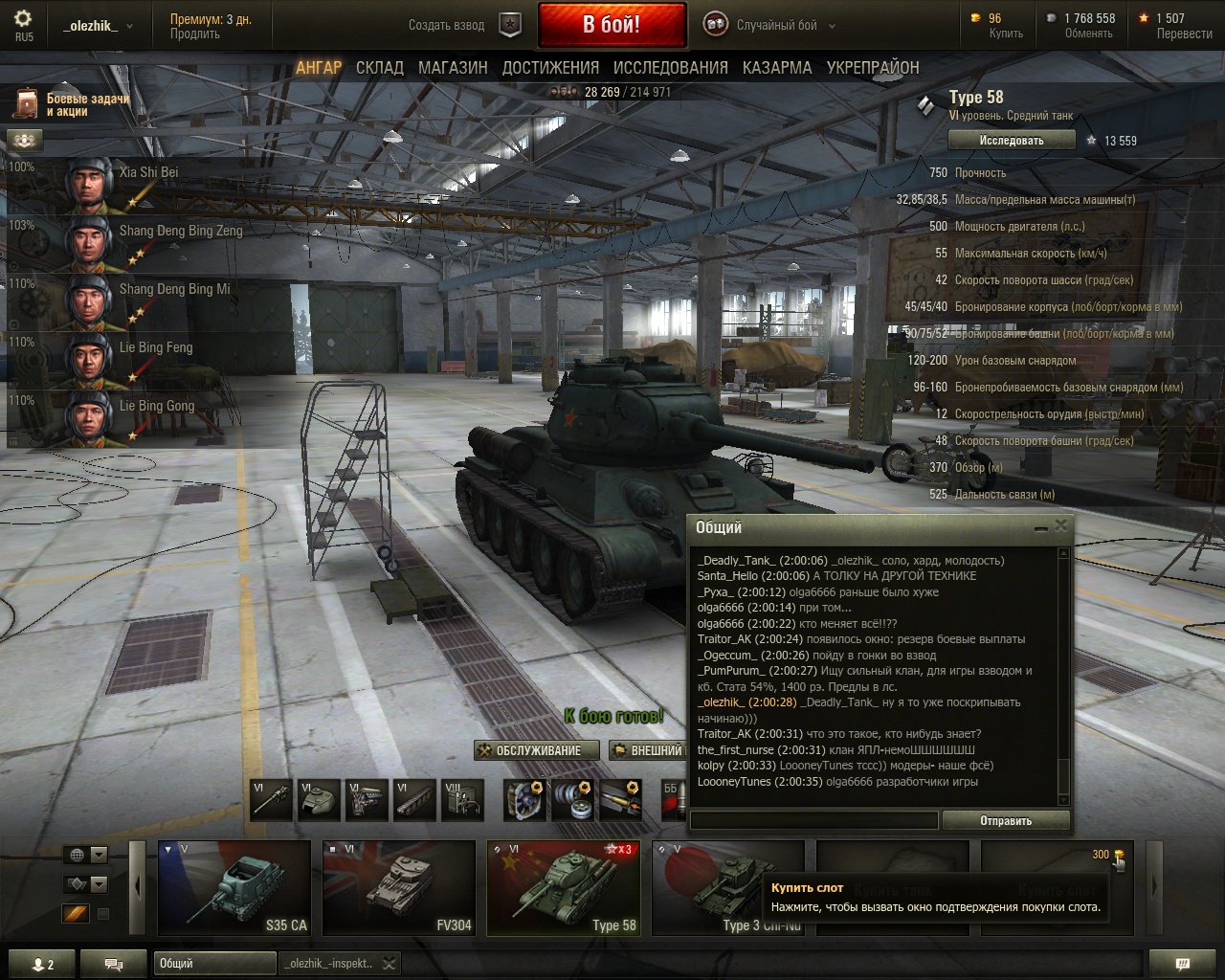Focus the chat message input field
This screenshot has width=1225, height=980.
pyautogui.click(x=813, y=820)
